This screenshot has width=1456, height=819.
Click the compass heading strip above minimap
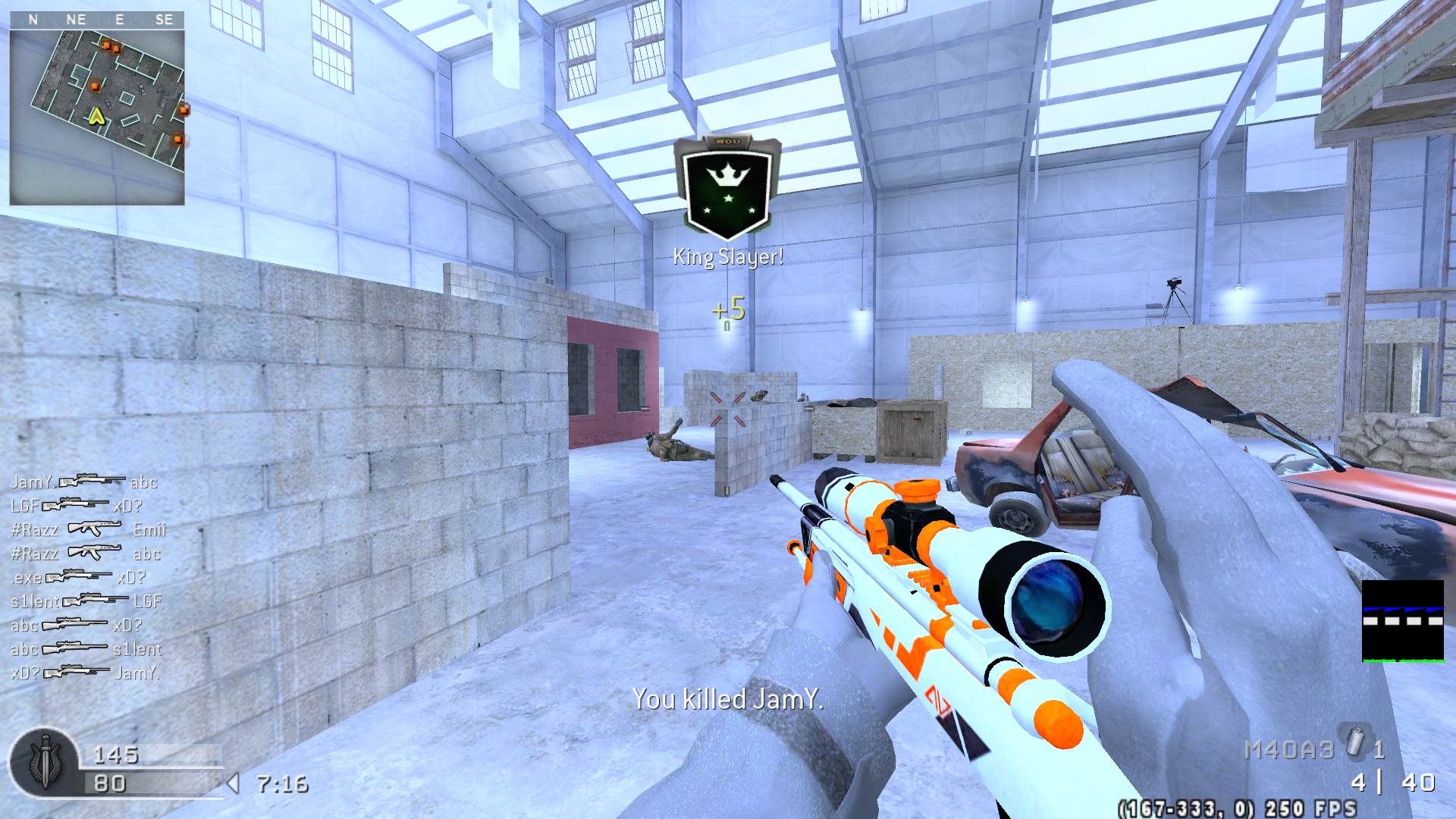[x=97, y=20]
